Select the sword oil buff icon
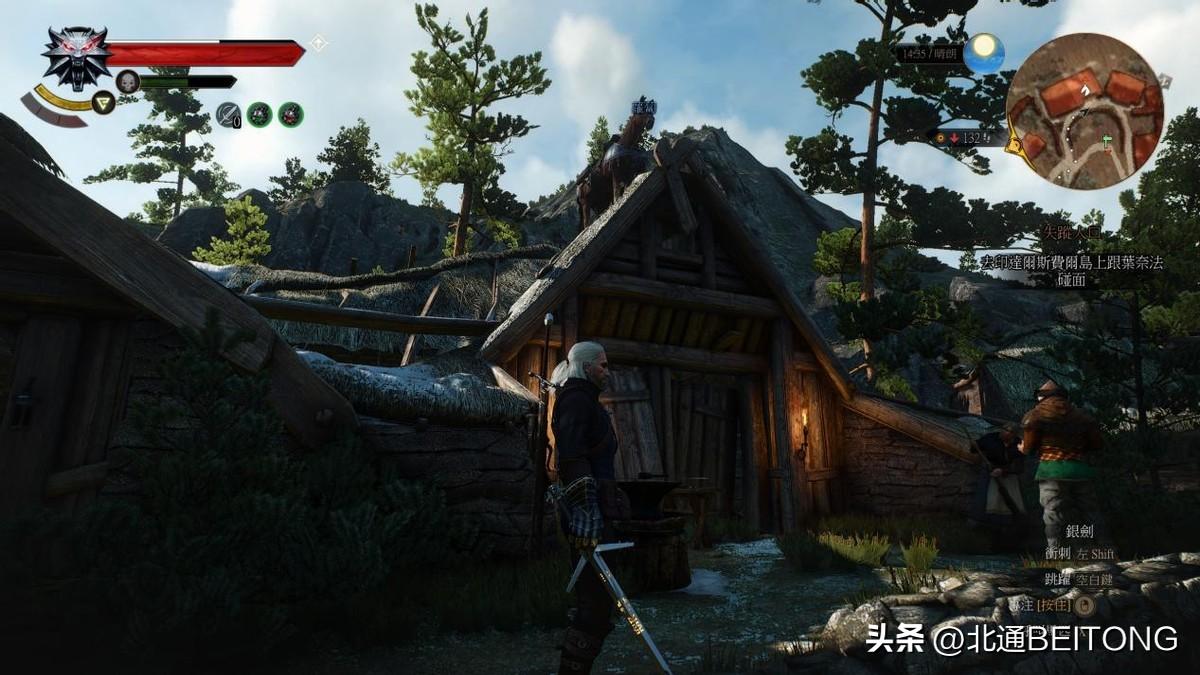The width and height of the screenshot is (1200, 675). tap(227, 114)
